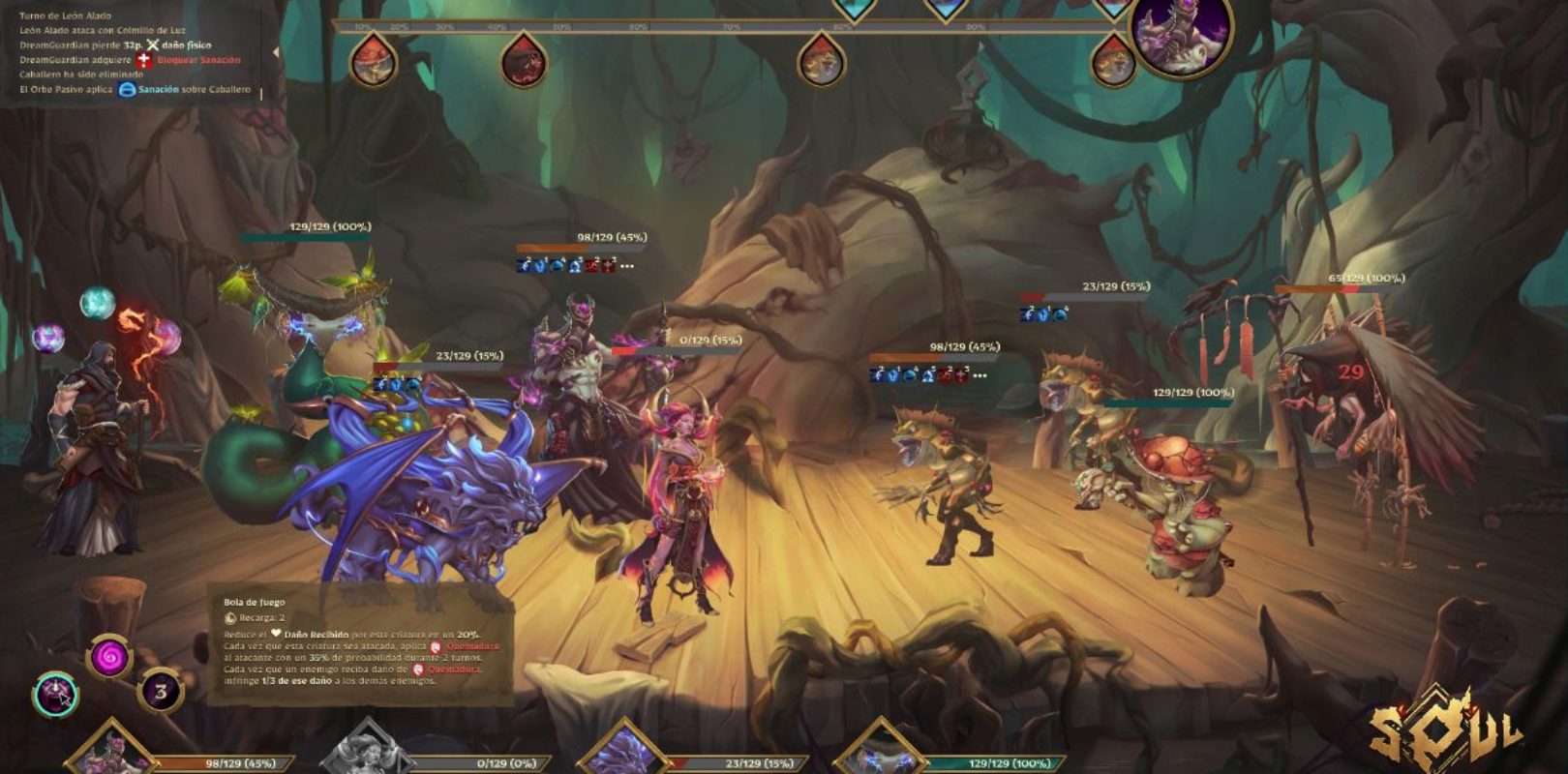This screenshot has width=1568, height=774.
Task: Toggle the red burn debuff on the demon
Action: pyautogui.click(x=590, y=266)
